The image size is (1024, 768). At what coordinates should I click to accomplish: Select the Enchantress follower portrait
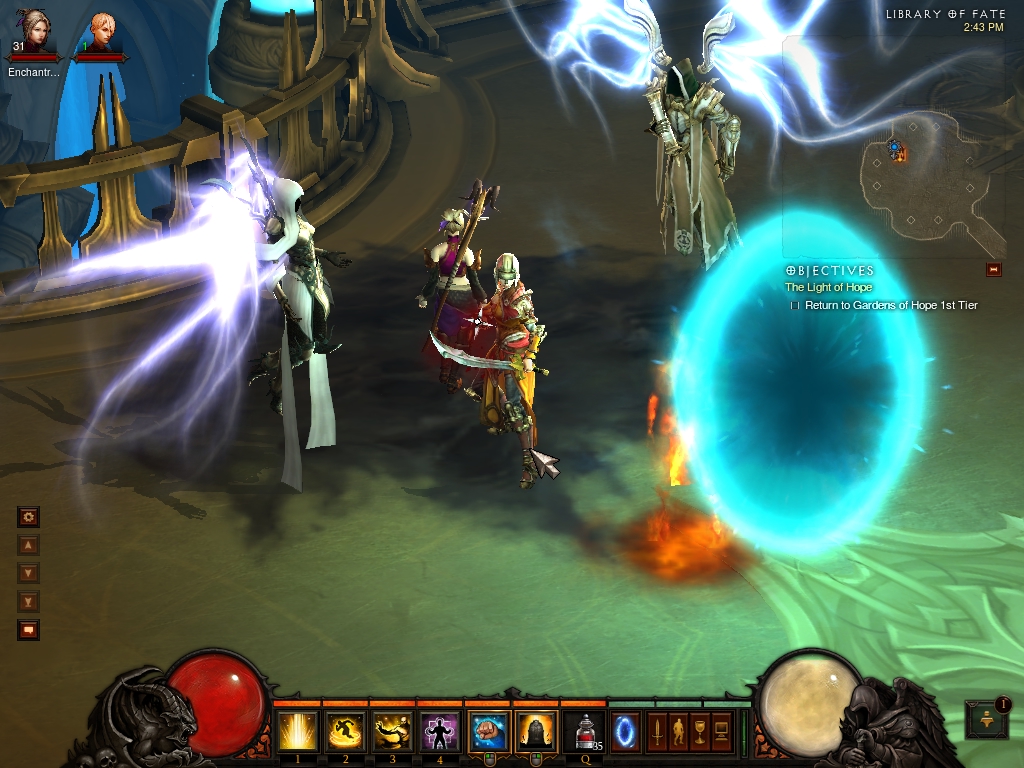tap(33, 36)
